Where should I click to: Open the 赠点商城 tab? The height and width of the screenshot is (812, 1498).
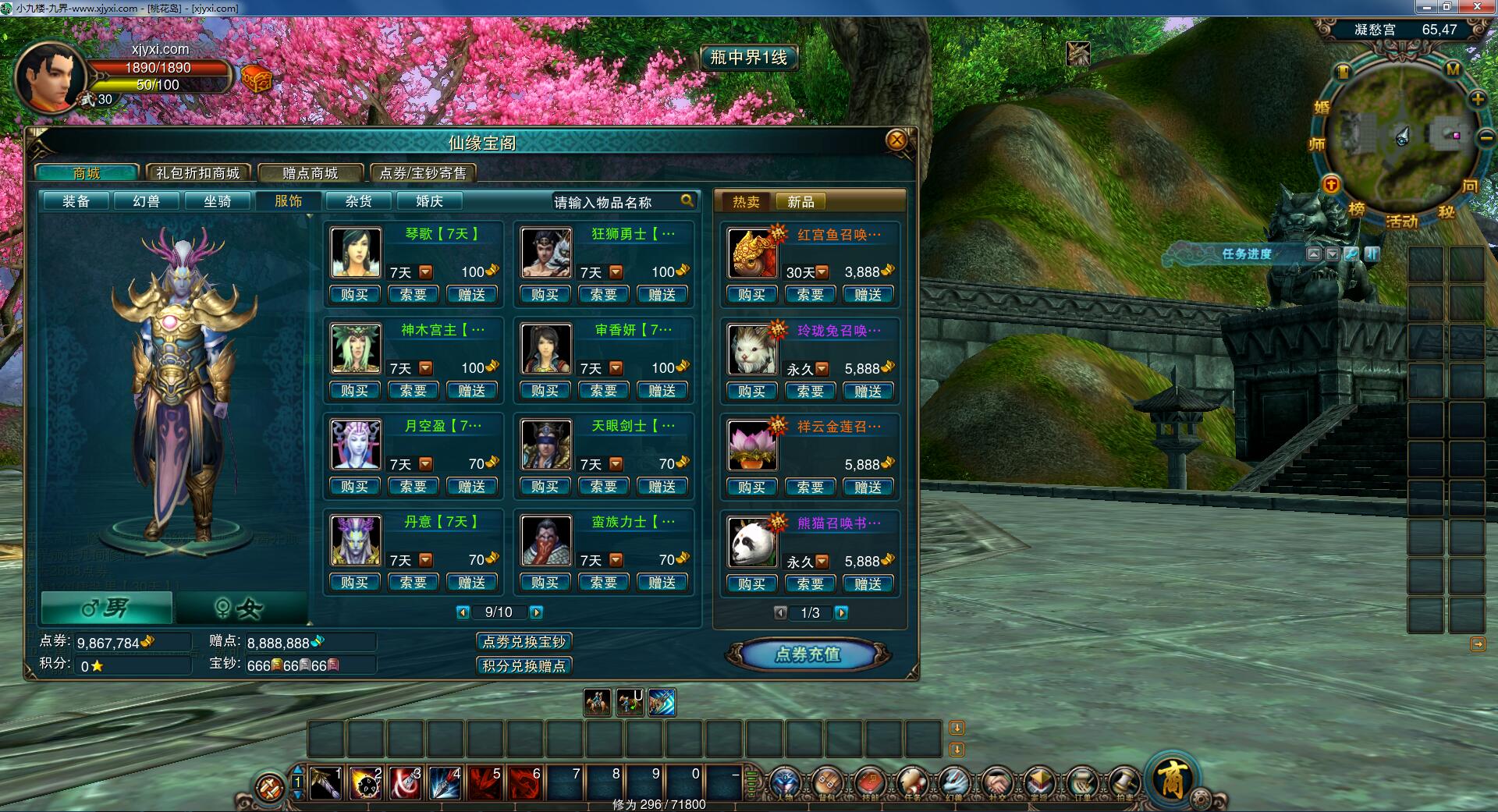point(311,173)
